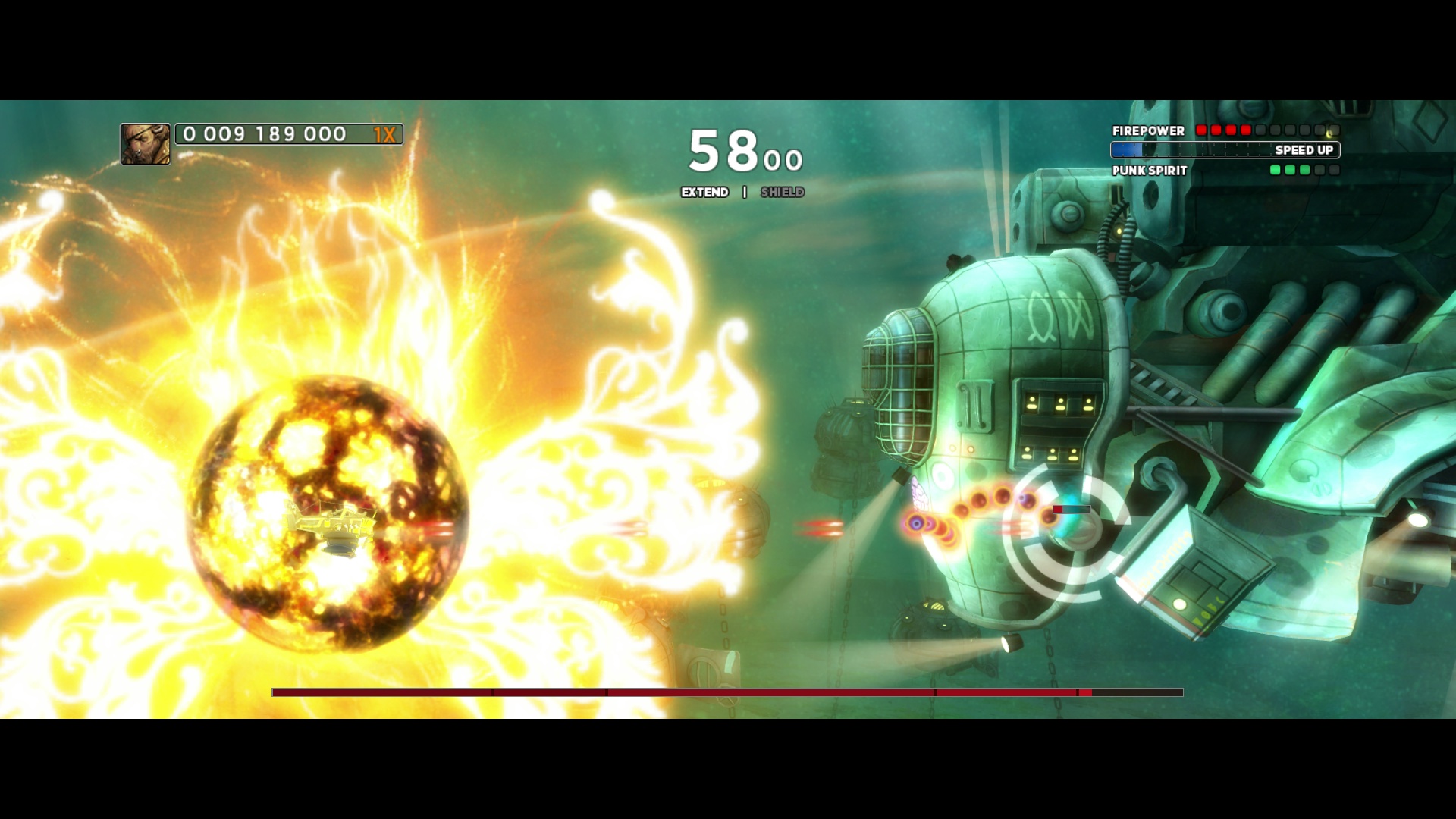Click the SPEED UP capsule indicator
The width and height of the screenshot is (1456, 819).
1225,150
